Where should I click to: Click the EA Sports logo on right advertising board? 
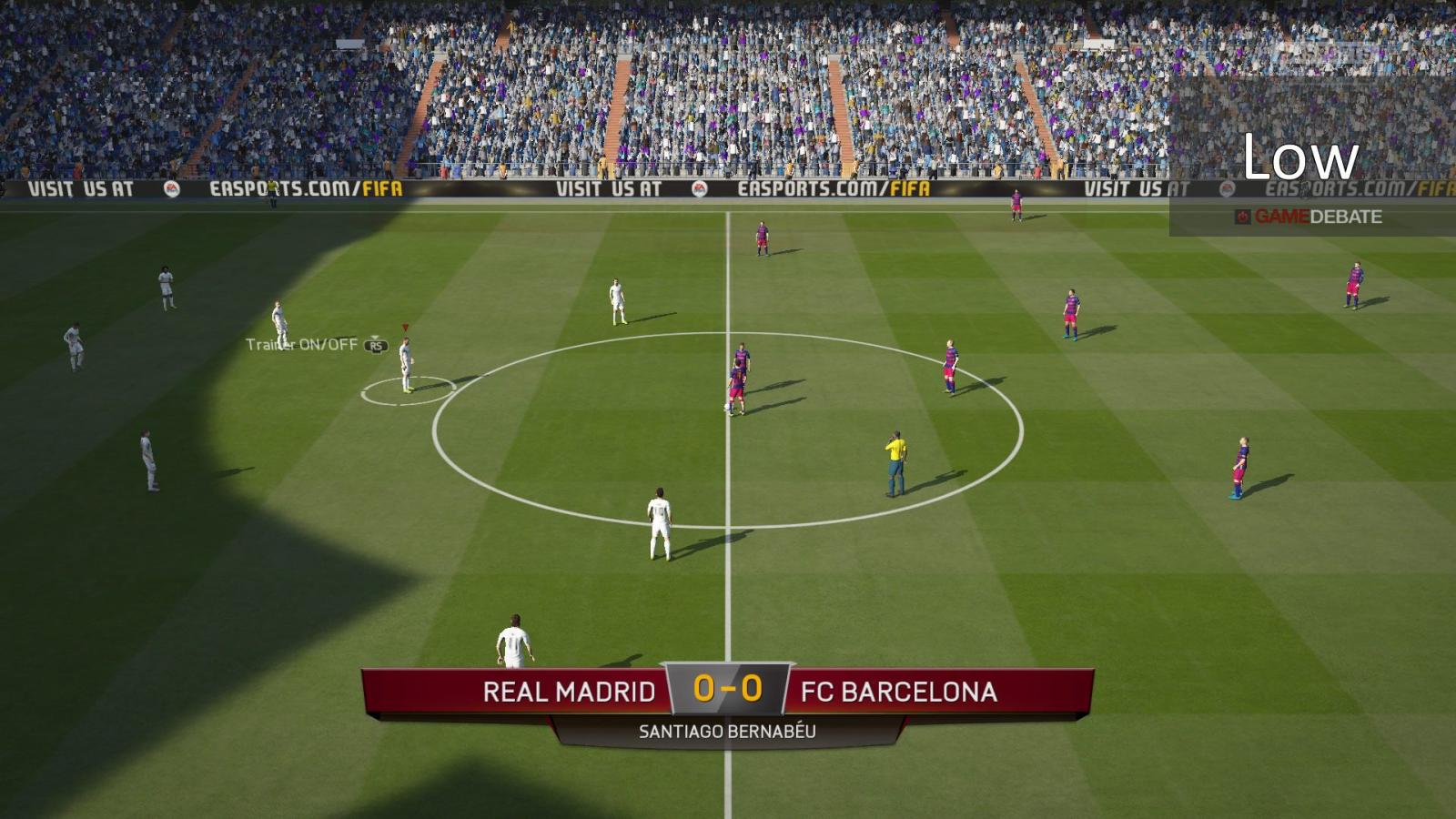coord(1228,189)
